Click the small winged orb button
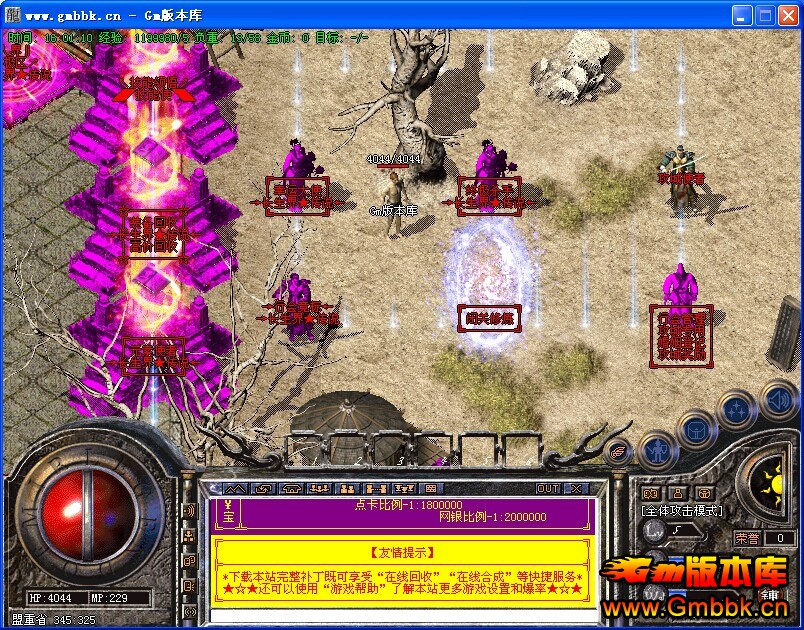 618,452
